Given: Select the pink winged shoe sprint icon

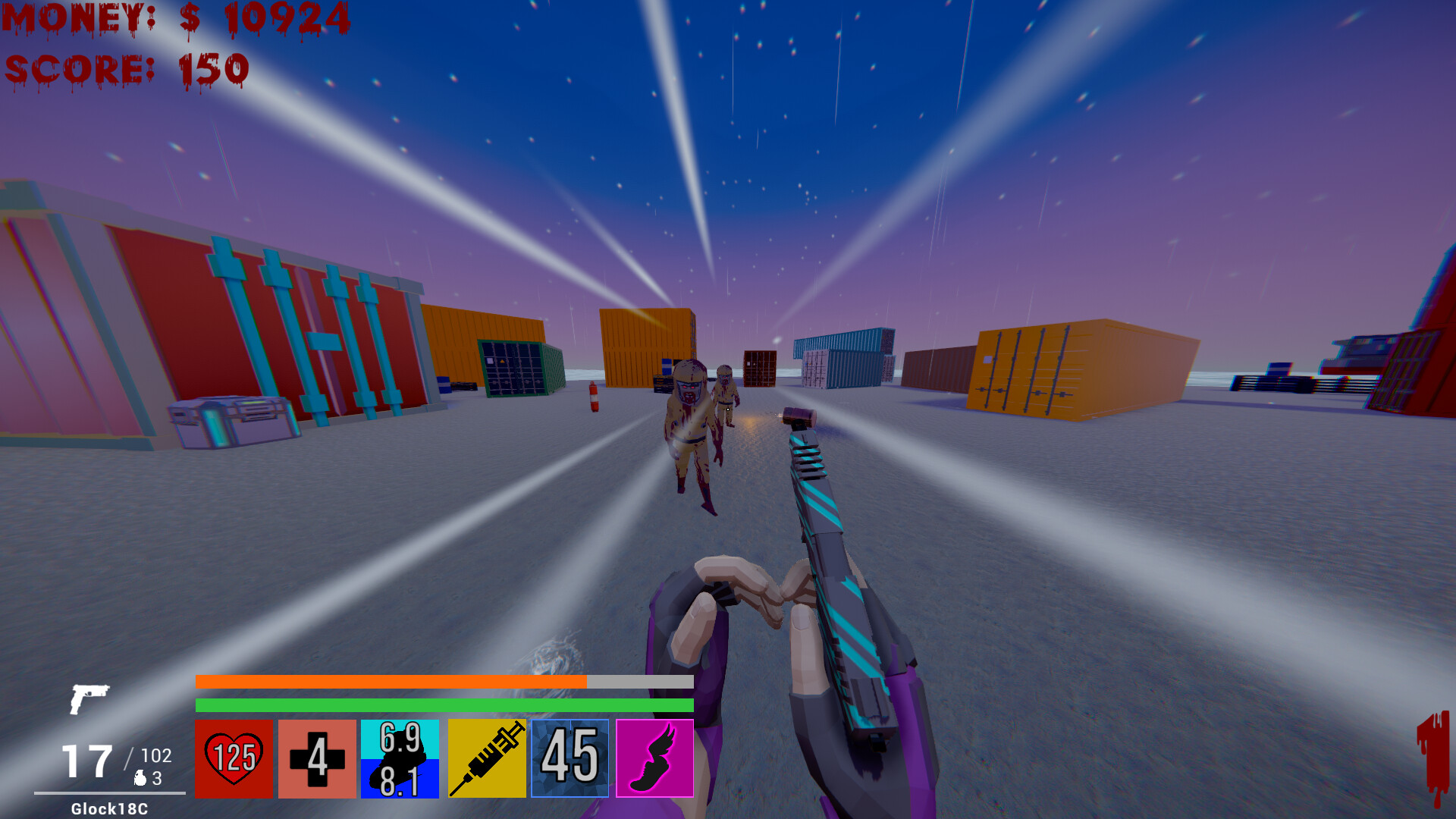Looking at the screenshot, I should 655,758.
